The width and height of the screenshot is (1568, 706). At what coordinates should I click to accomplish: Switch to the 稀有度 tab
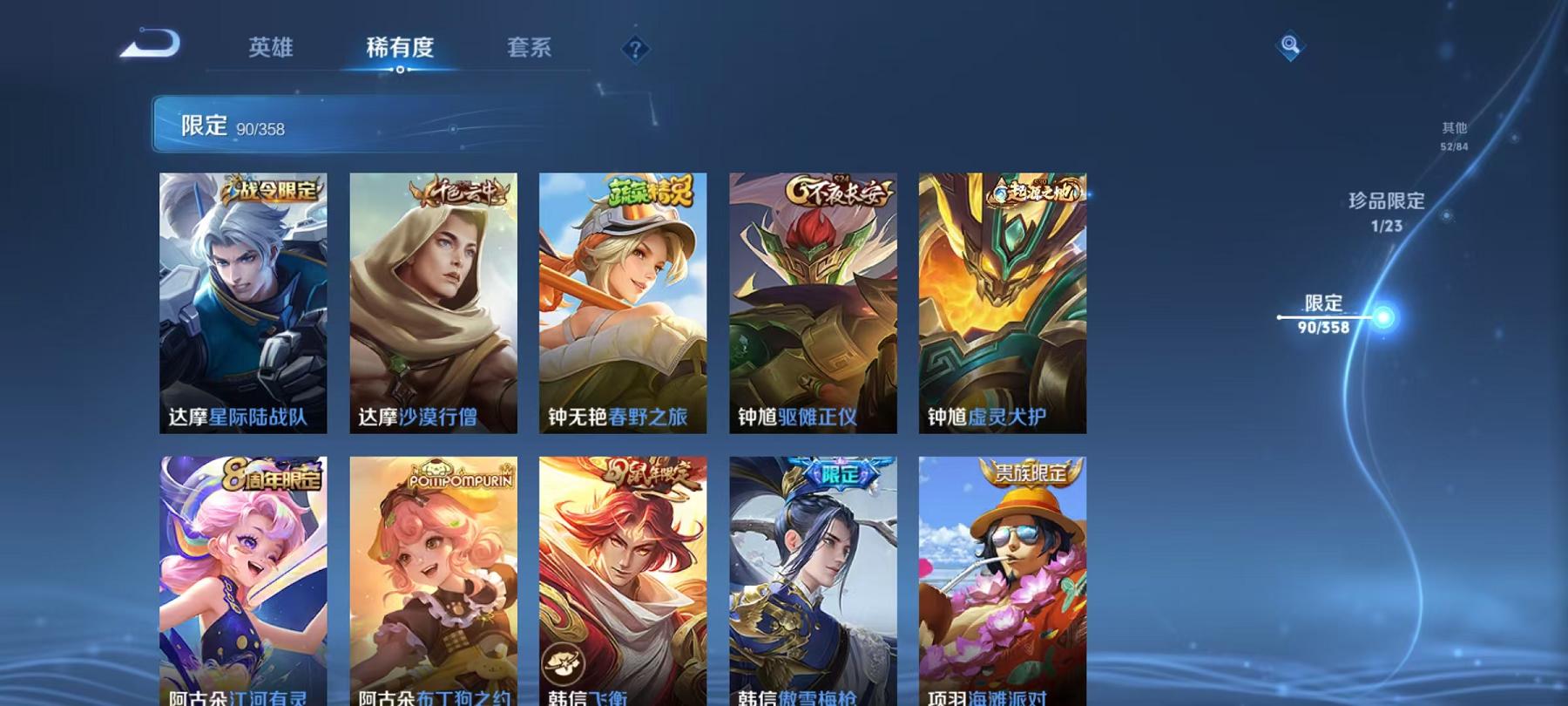[x=400, y=48]
